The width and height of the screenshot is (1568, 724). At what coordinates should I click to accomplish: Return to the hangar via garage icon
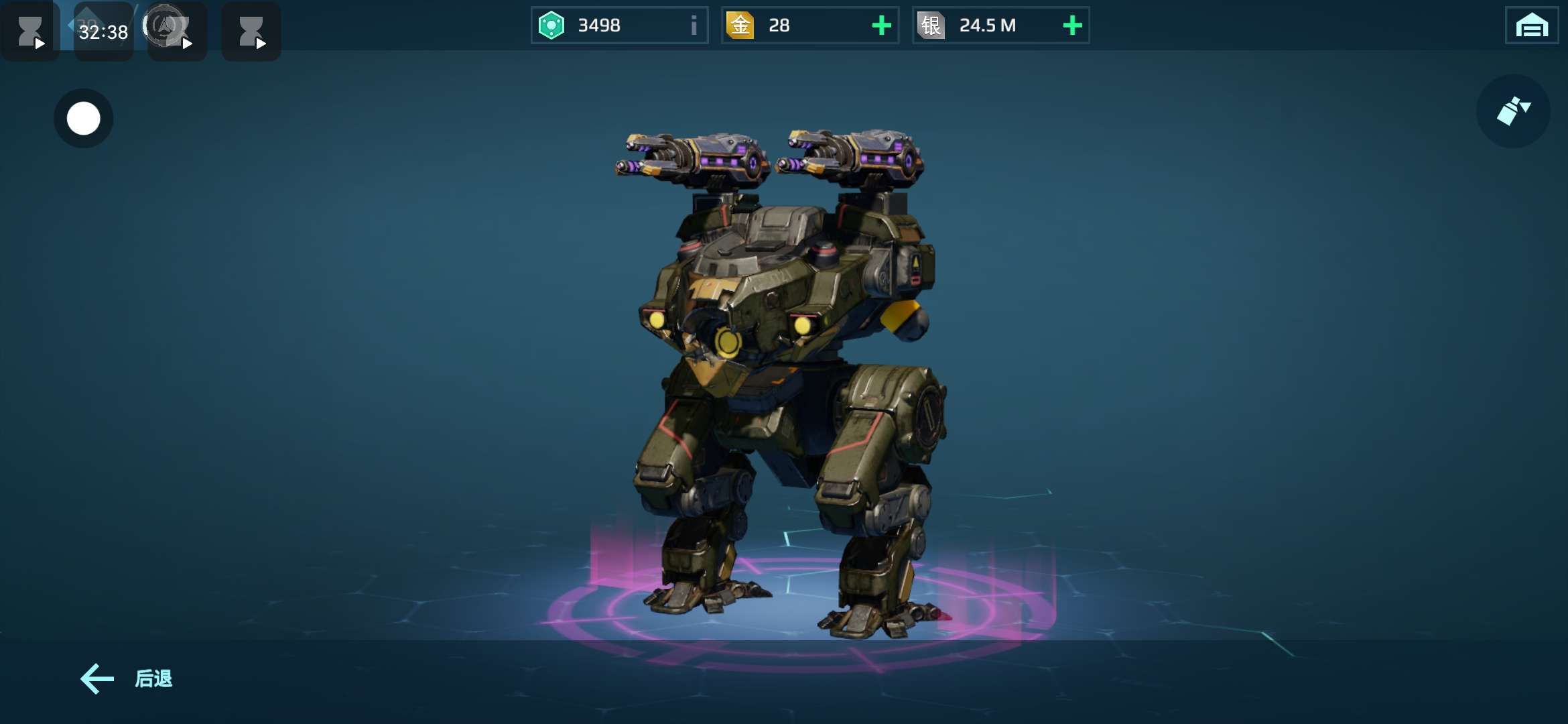[x=1531, y=26]
